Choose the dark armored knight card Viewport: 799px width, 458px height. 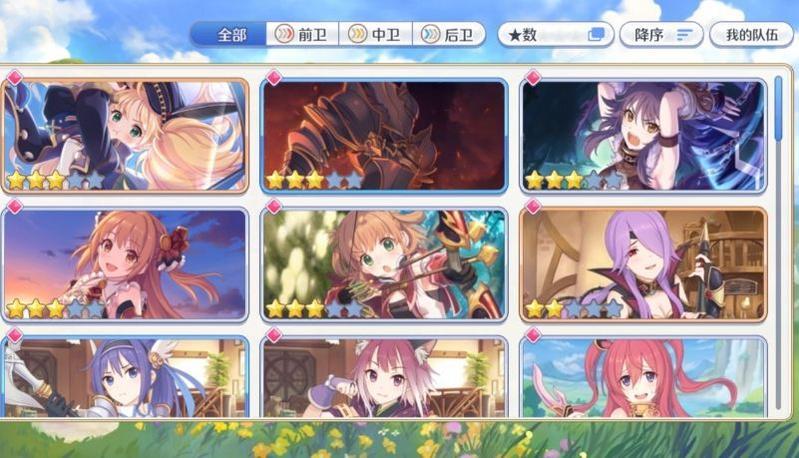coord(384,135)
